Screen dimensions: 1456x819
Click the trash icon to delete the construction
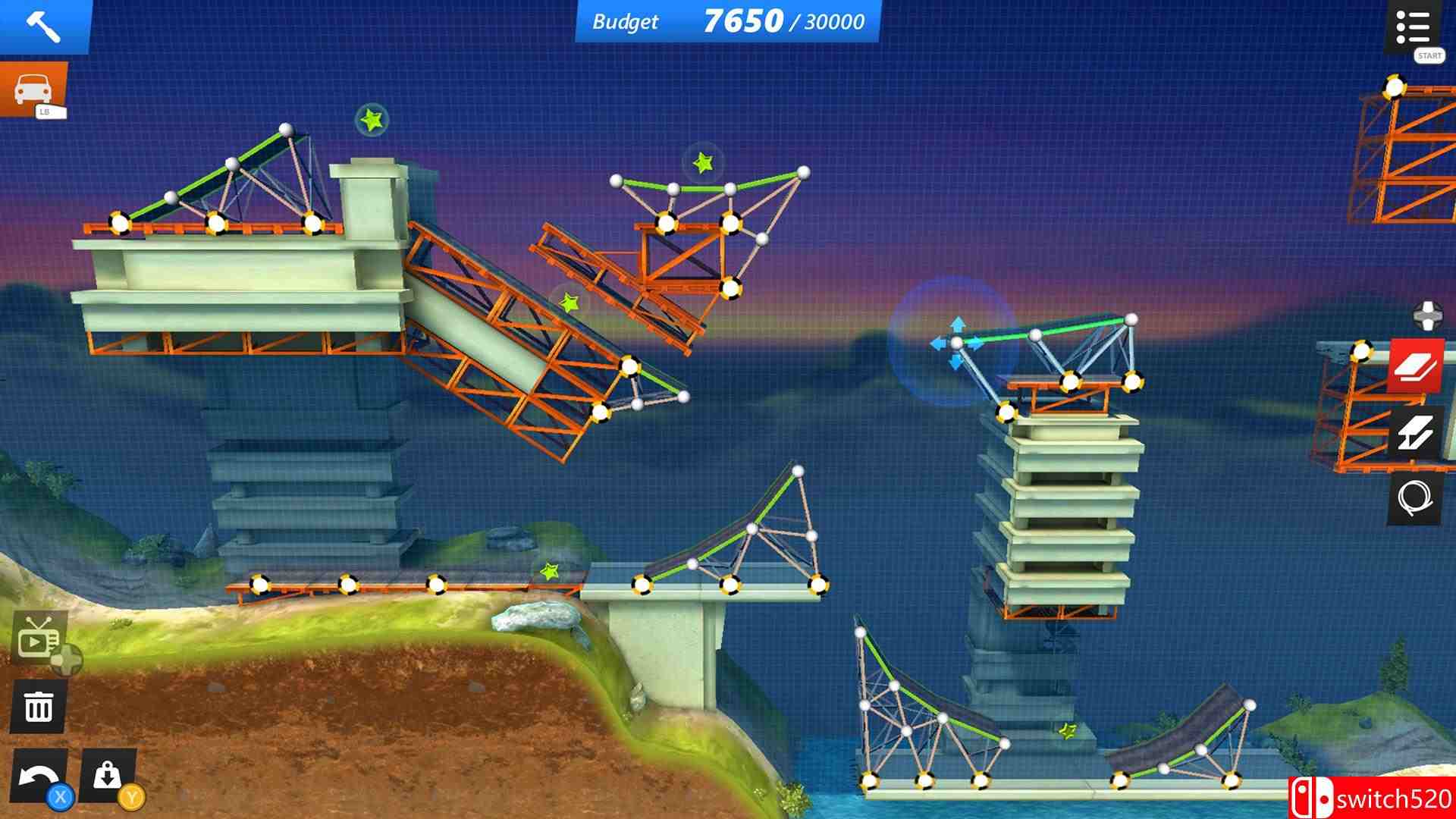(x=38, y=705)
